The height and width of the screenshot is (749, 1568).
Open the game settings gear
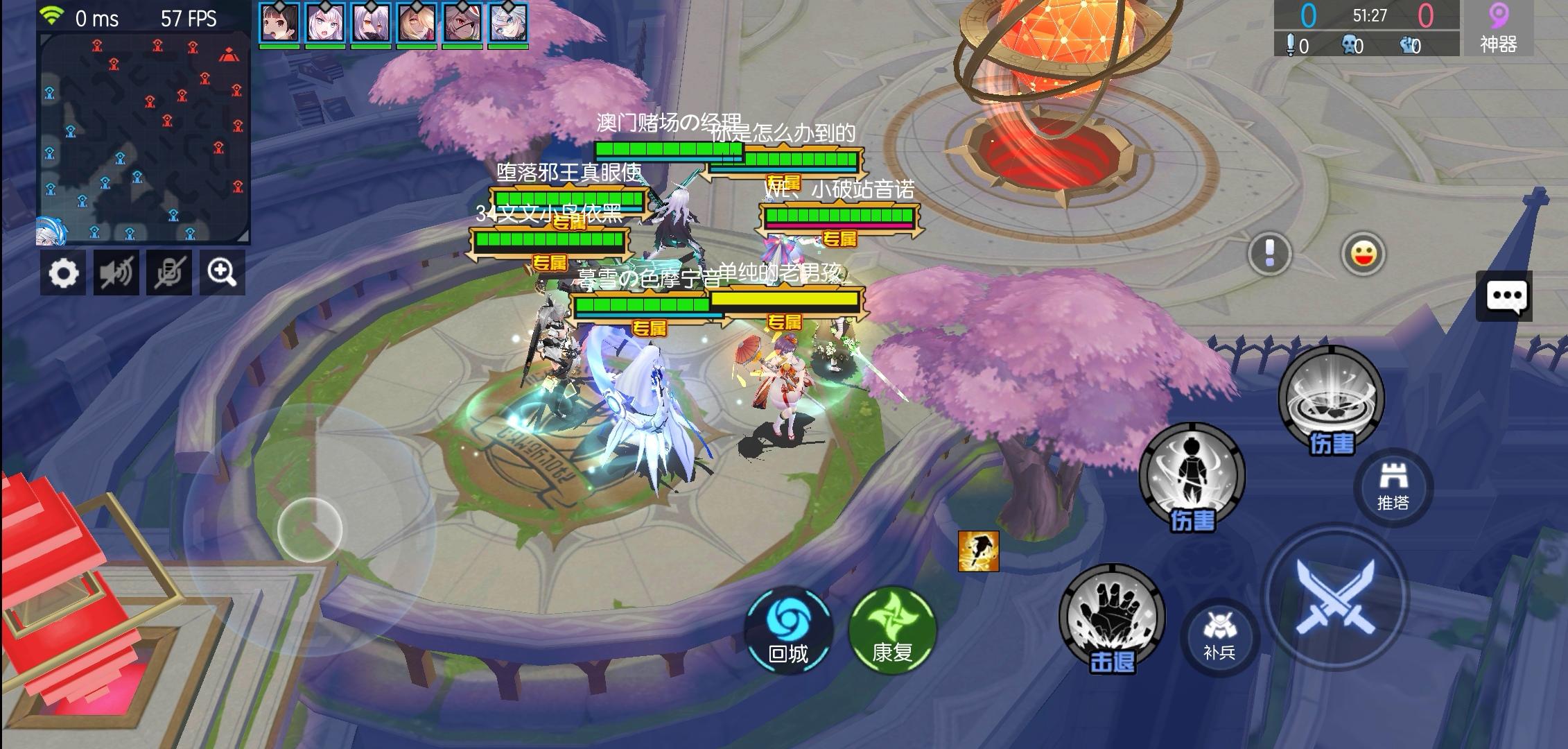(63, 273)
